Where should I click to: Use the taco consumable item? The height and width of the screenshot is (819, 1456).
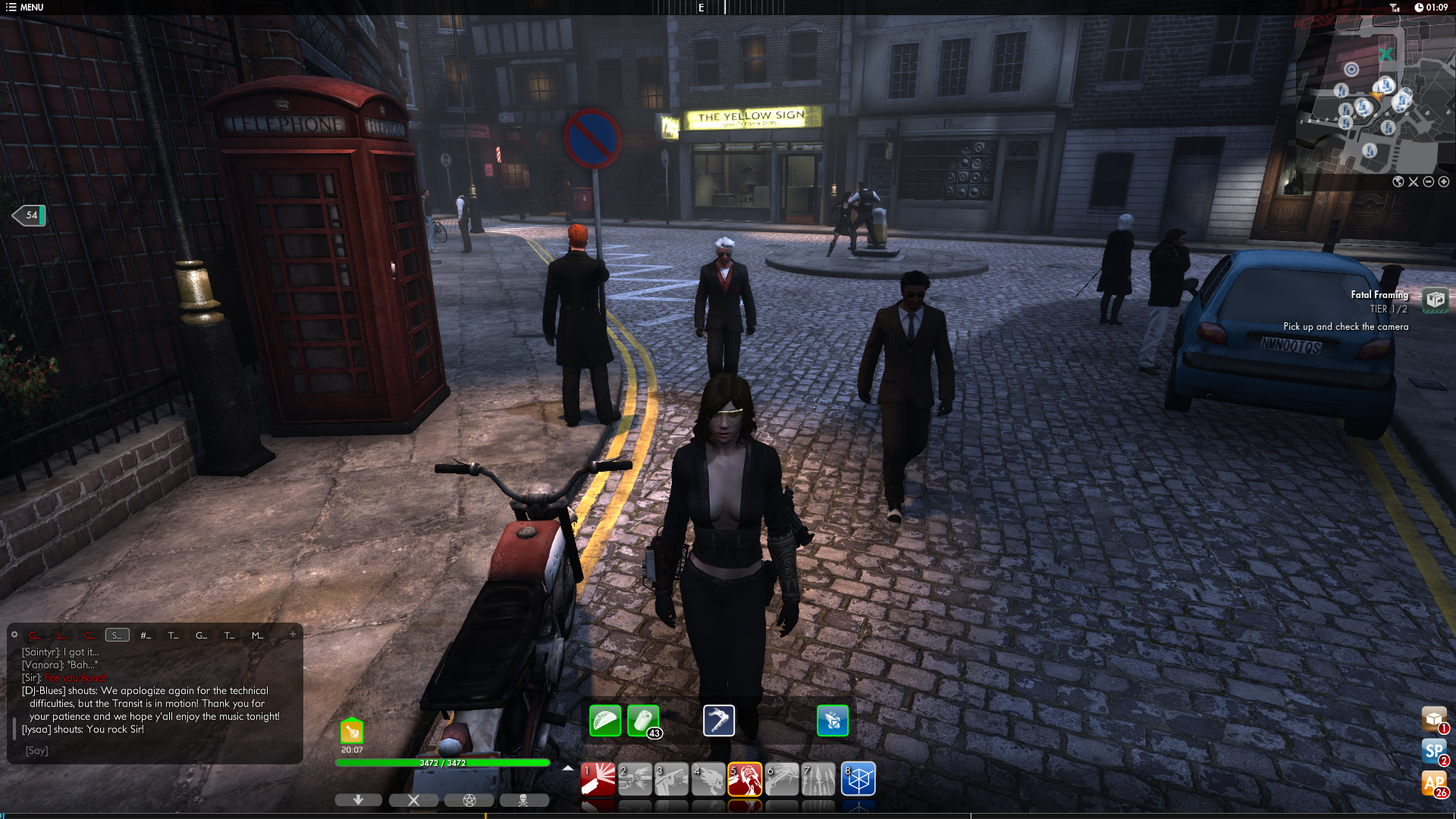click(x=605, y=720)
